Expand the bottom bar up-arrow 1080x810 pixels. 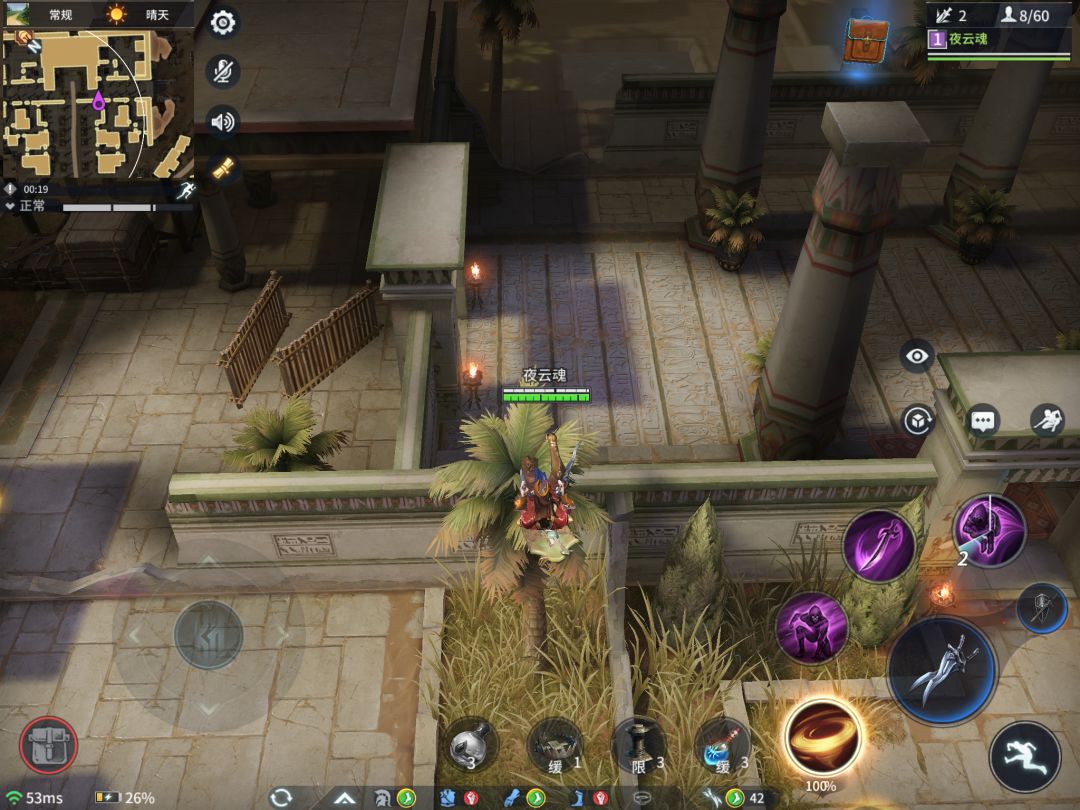click(344, 798)
